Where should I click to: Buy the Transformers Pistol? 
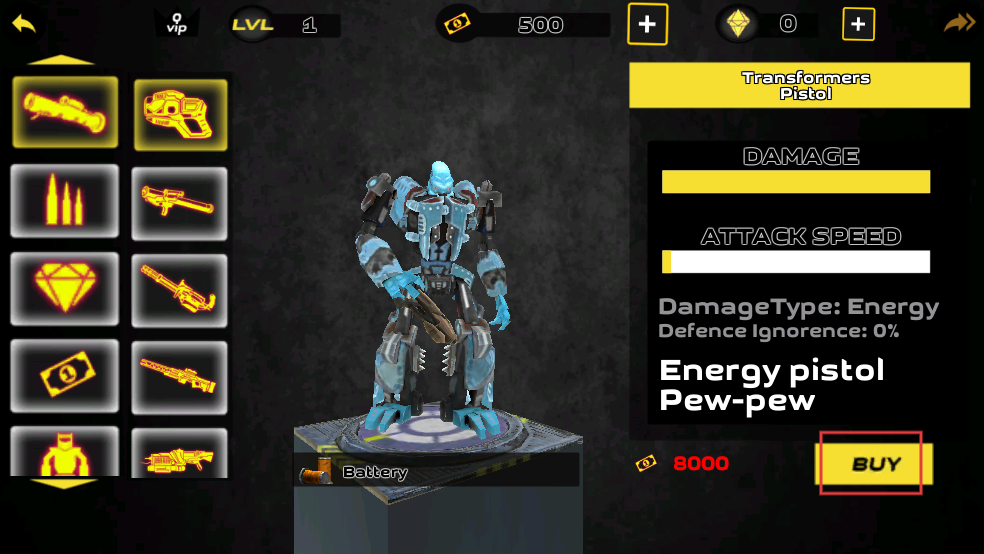tap(875, 463)
